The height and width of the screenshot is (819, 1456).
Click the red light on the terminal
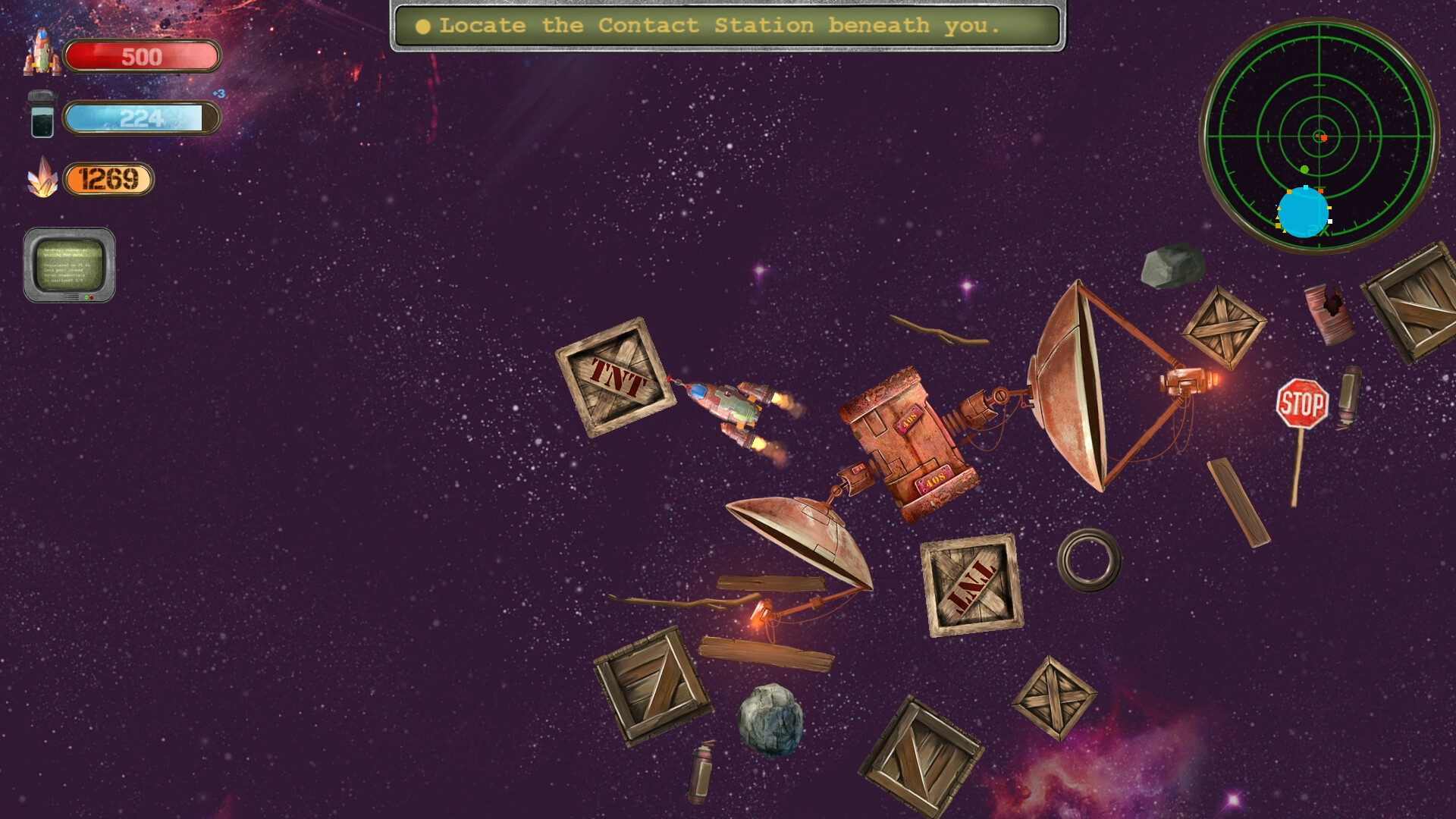[92, 297]
